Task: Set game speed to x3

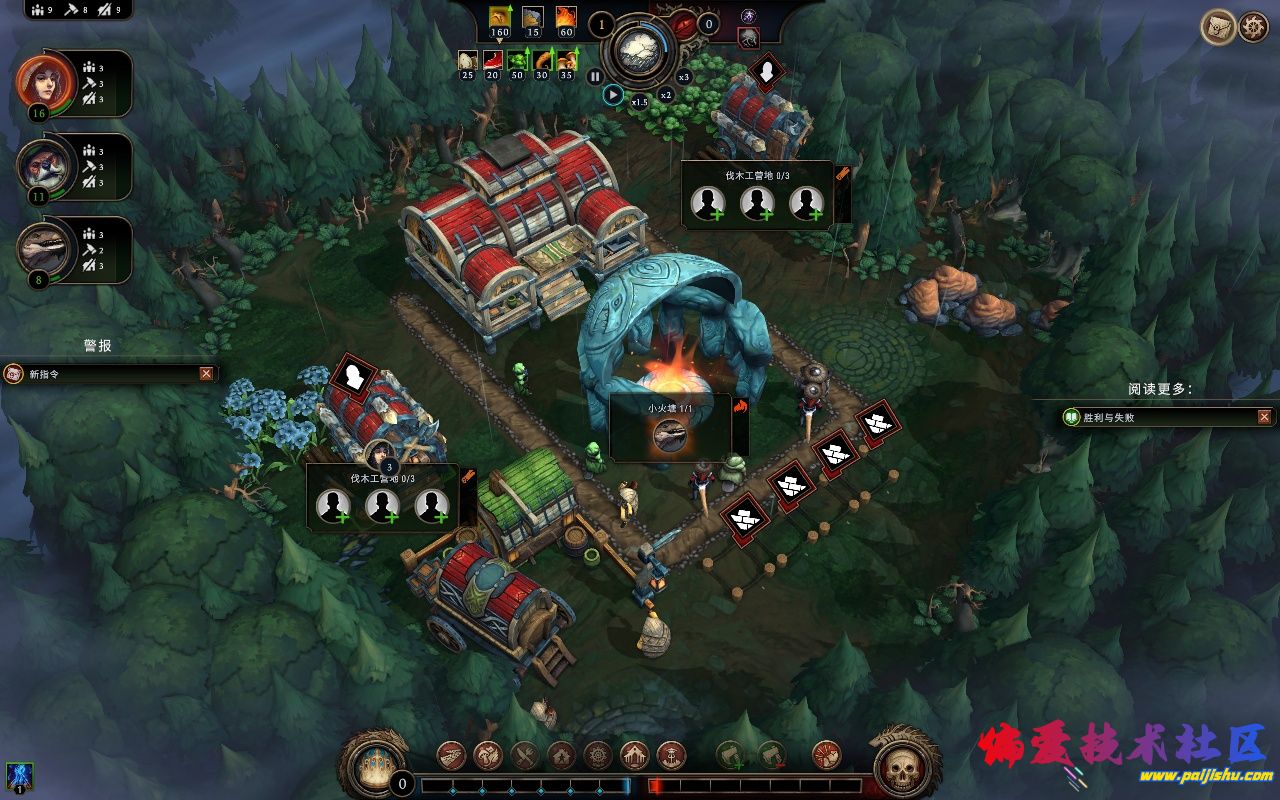Action: [684, 77]
